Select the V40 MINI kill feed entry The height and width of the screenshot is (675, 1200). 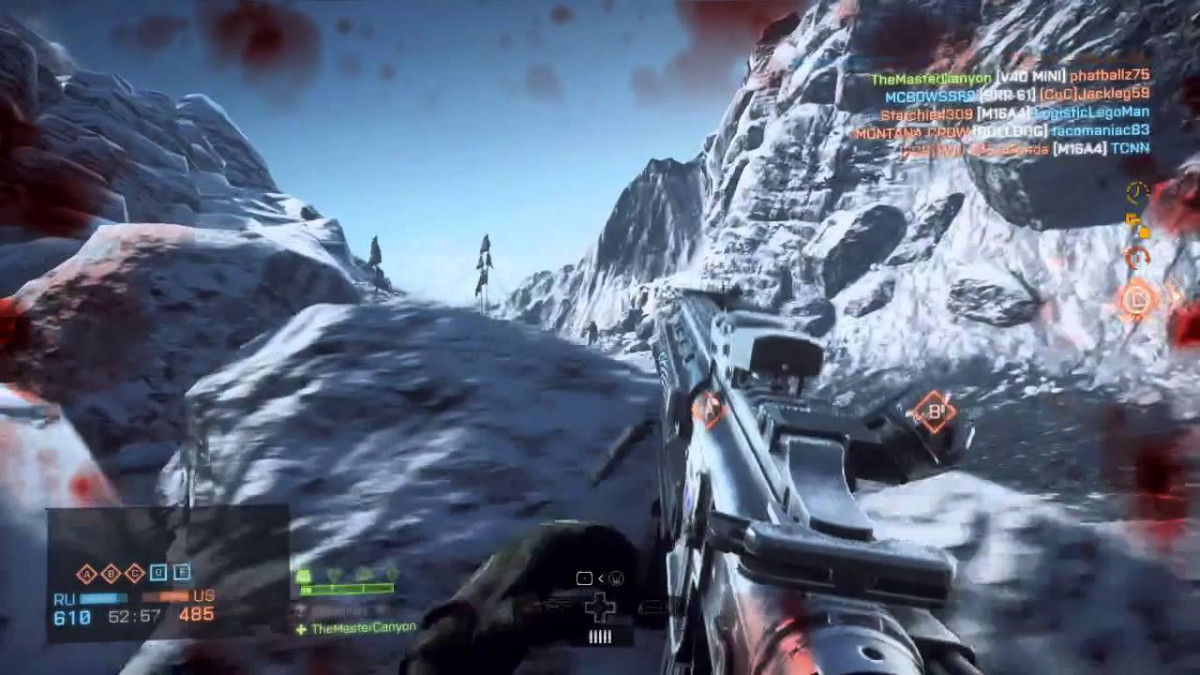pyautogui.click(x=1029, y=77)
